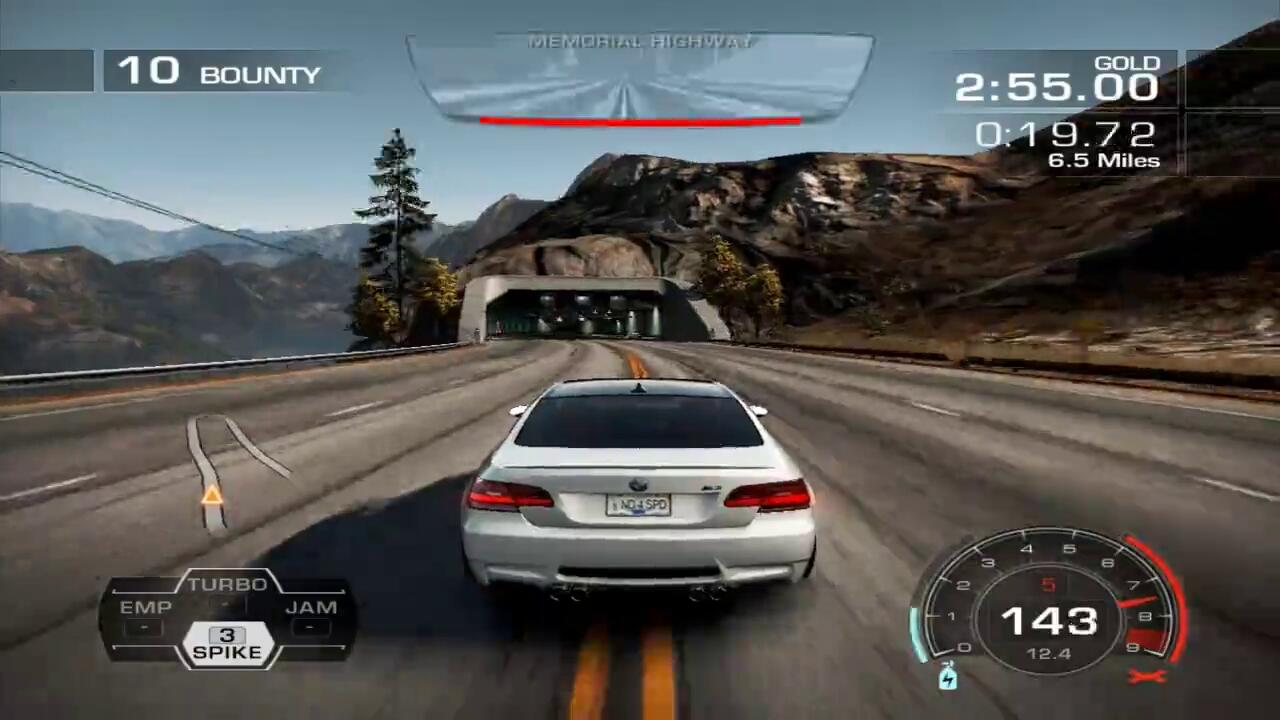
Task: Select the Turbo weapon slot
Action: click(x=227, y=590)
